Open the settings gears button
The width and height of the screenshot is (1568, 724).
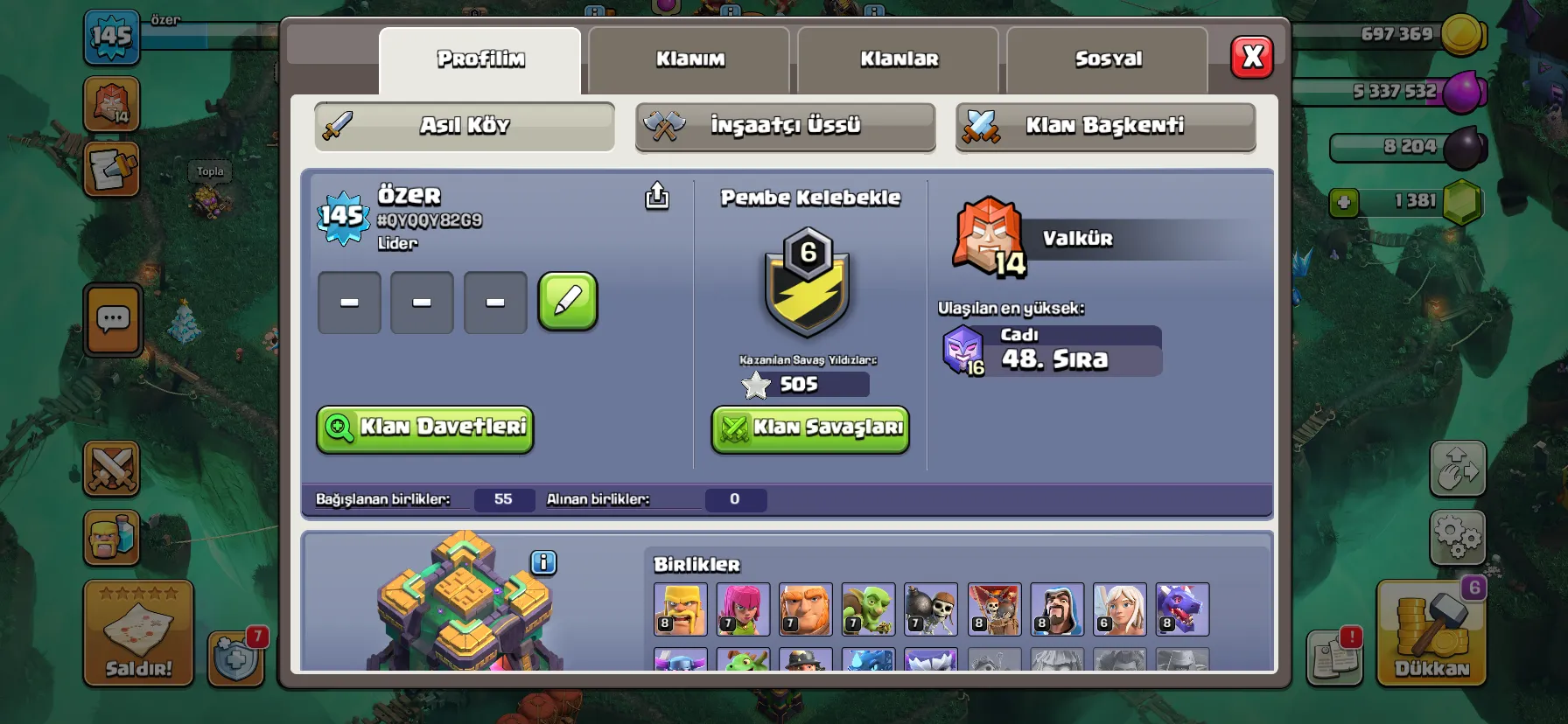pos(1458,536)
